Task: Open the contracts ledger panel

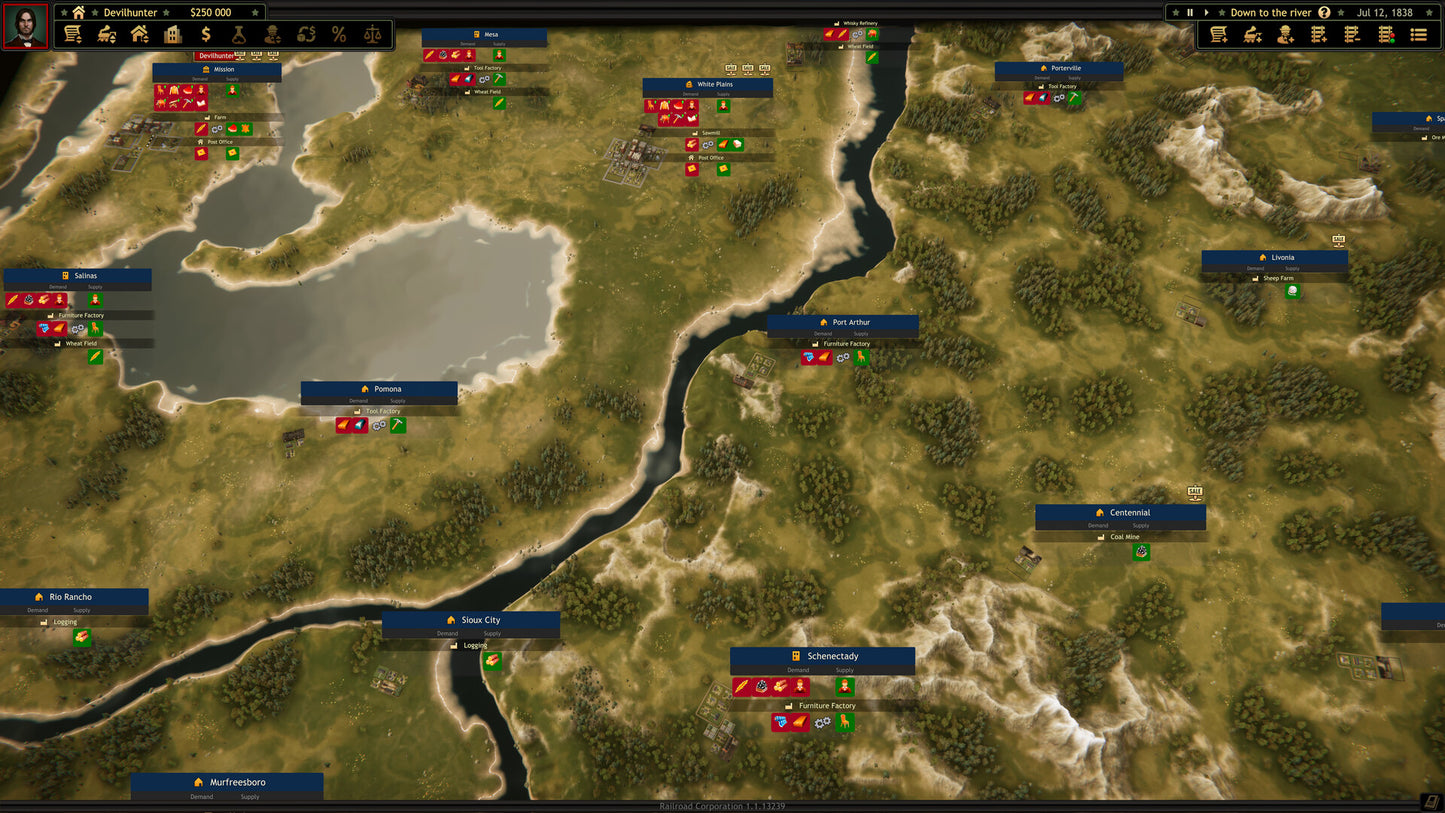Action: pyautogui.click(x=73, y=33)
